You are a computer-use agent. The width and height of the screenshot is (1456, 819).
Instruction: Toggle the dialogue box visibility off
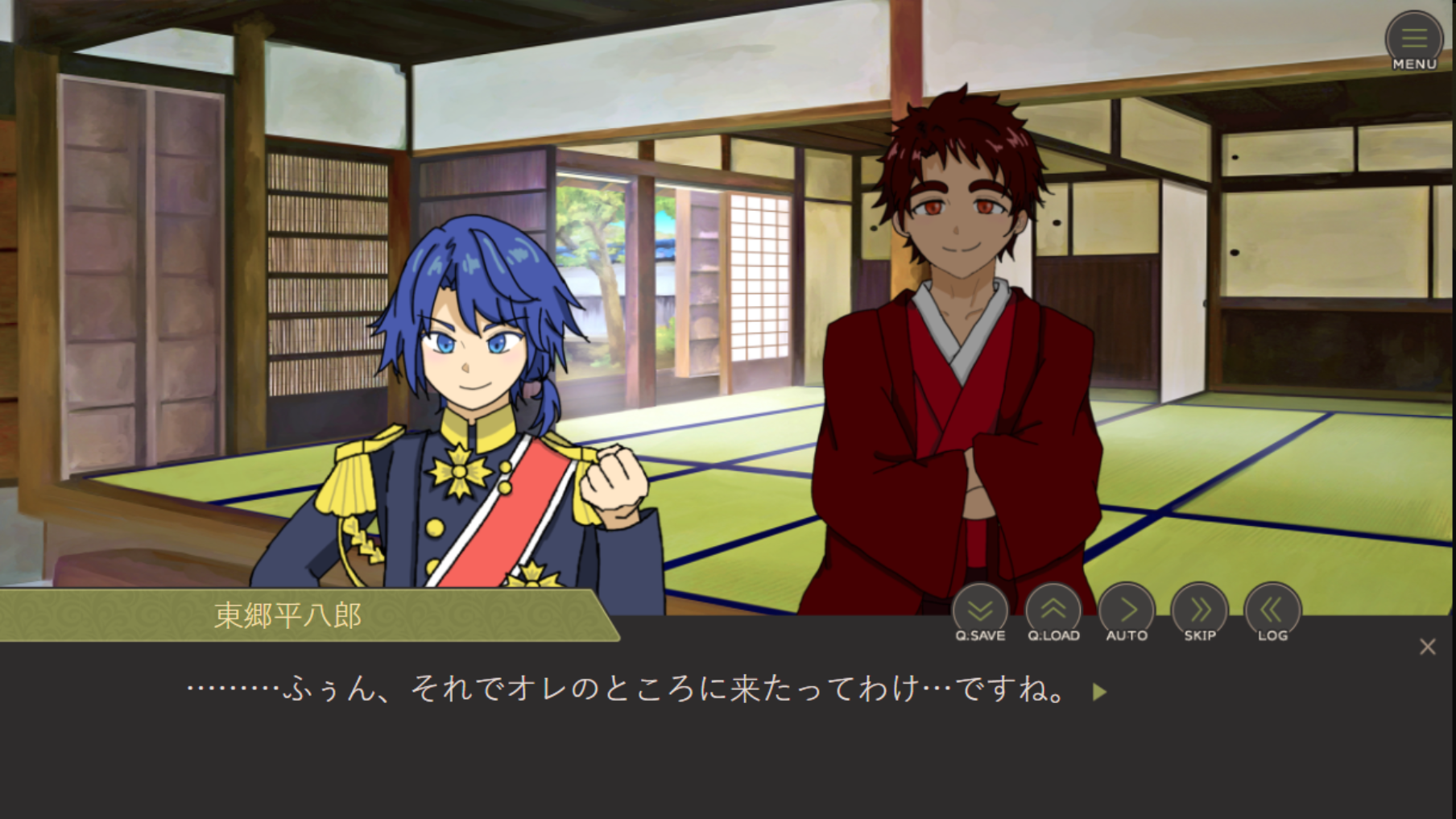pyautogui.click(x=1427, y=647)
